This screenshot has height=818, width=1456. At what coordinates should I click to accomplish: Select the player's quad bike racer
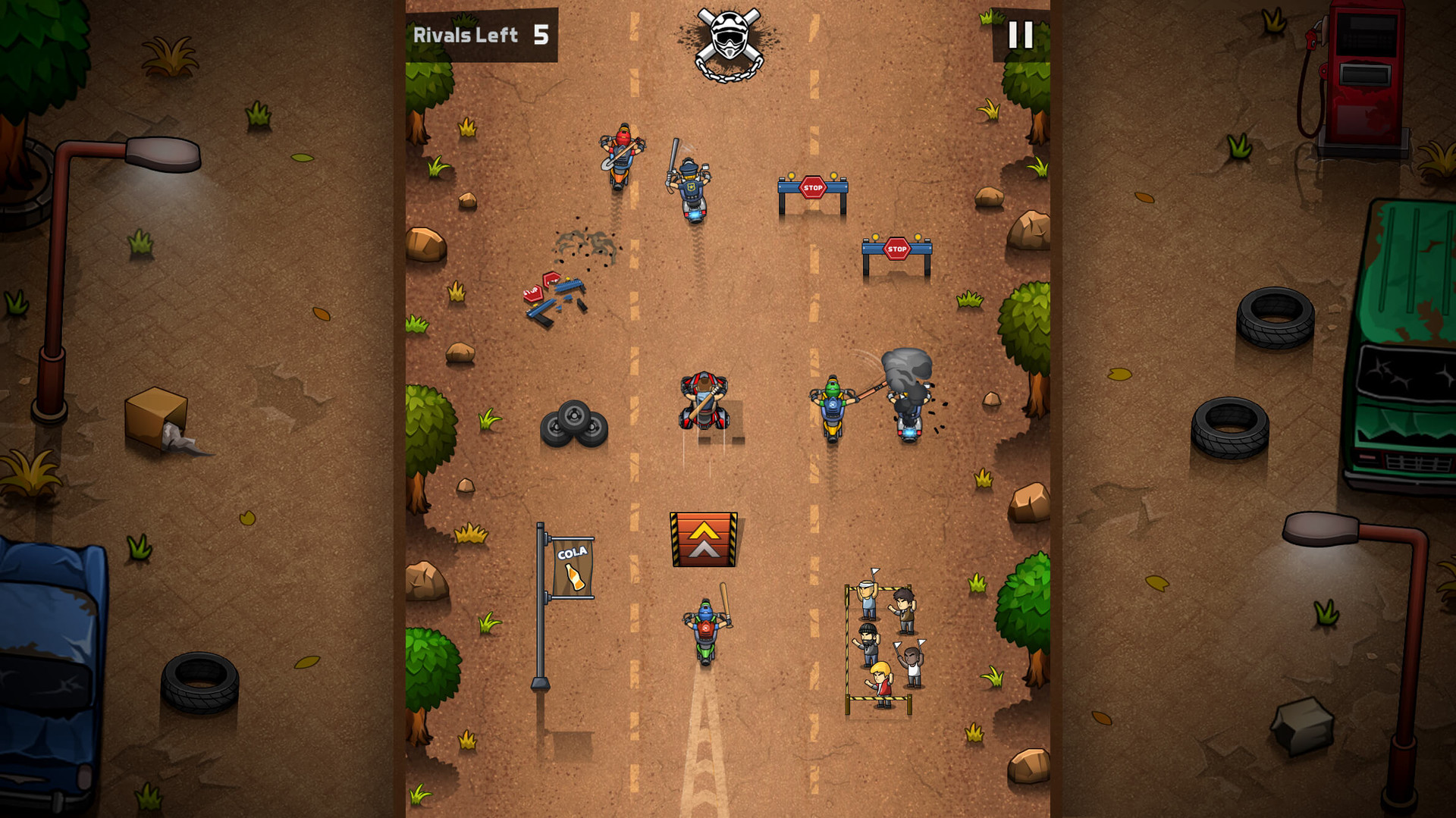coord(705,402)
